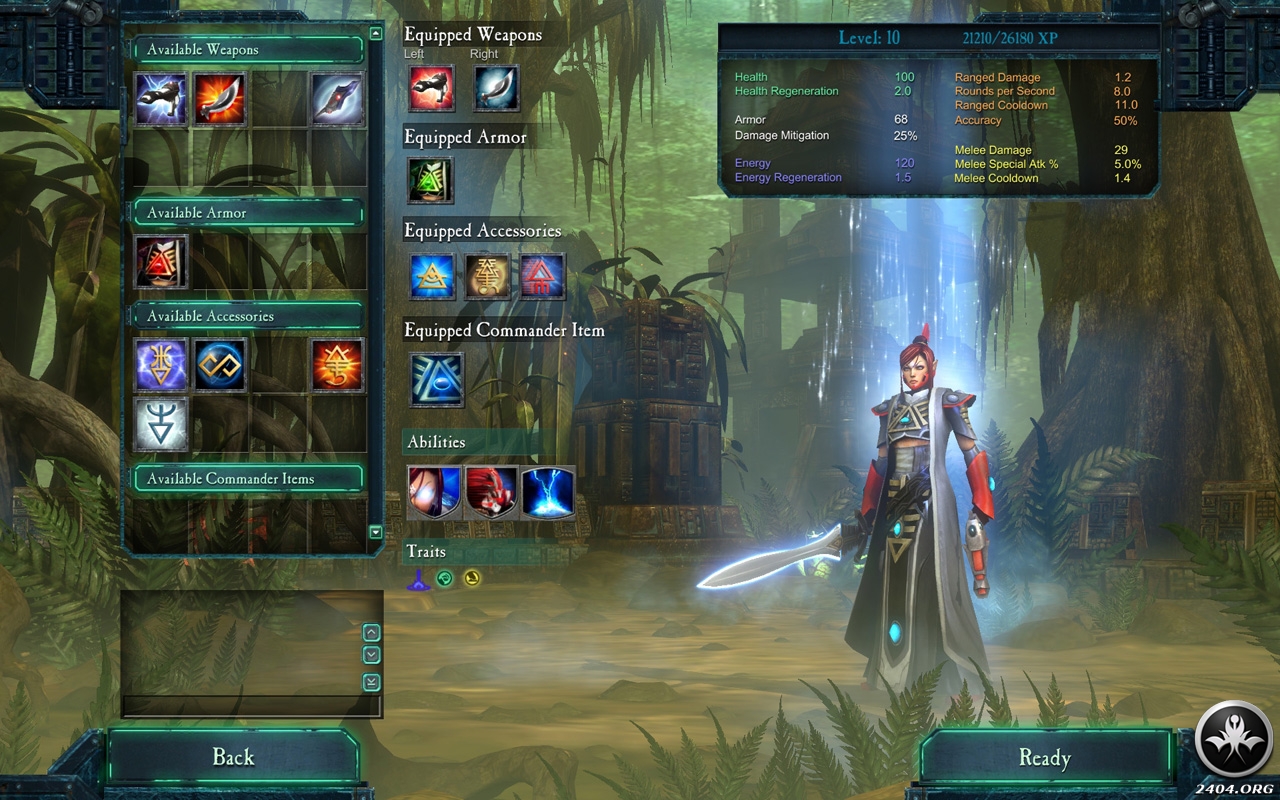Viewport: 1280px width, 800px height.
Task: Click the equipped left-hand pistol weapon
Action: 431,88
